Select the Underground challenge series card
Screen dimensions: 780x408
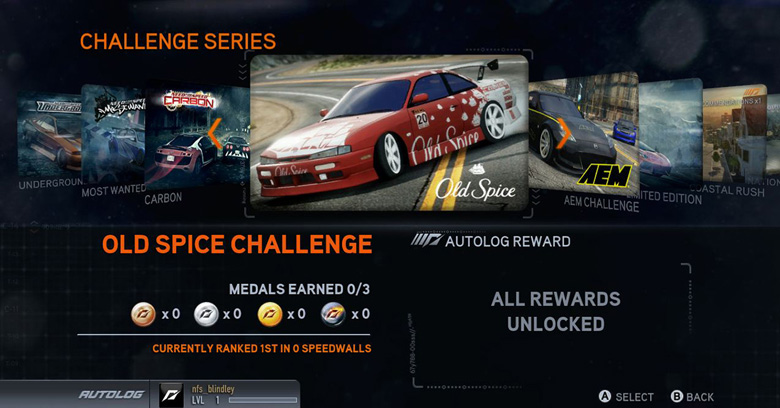click(x=50, y=135)
